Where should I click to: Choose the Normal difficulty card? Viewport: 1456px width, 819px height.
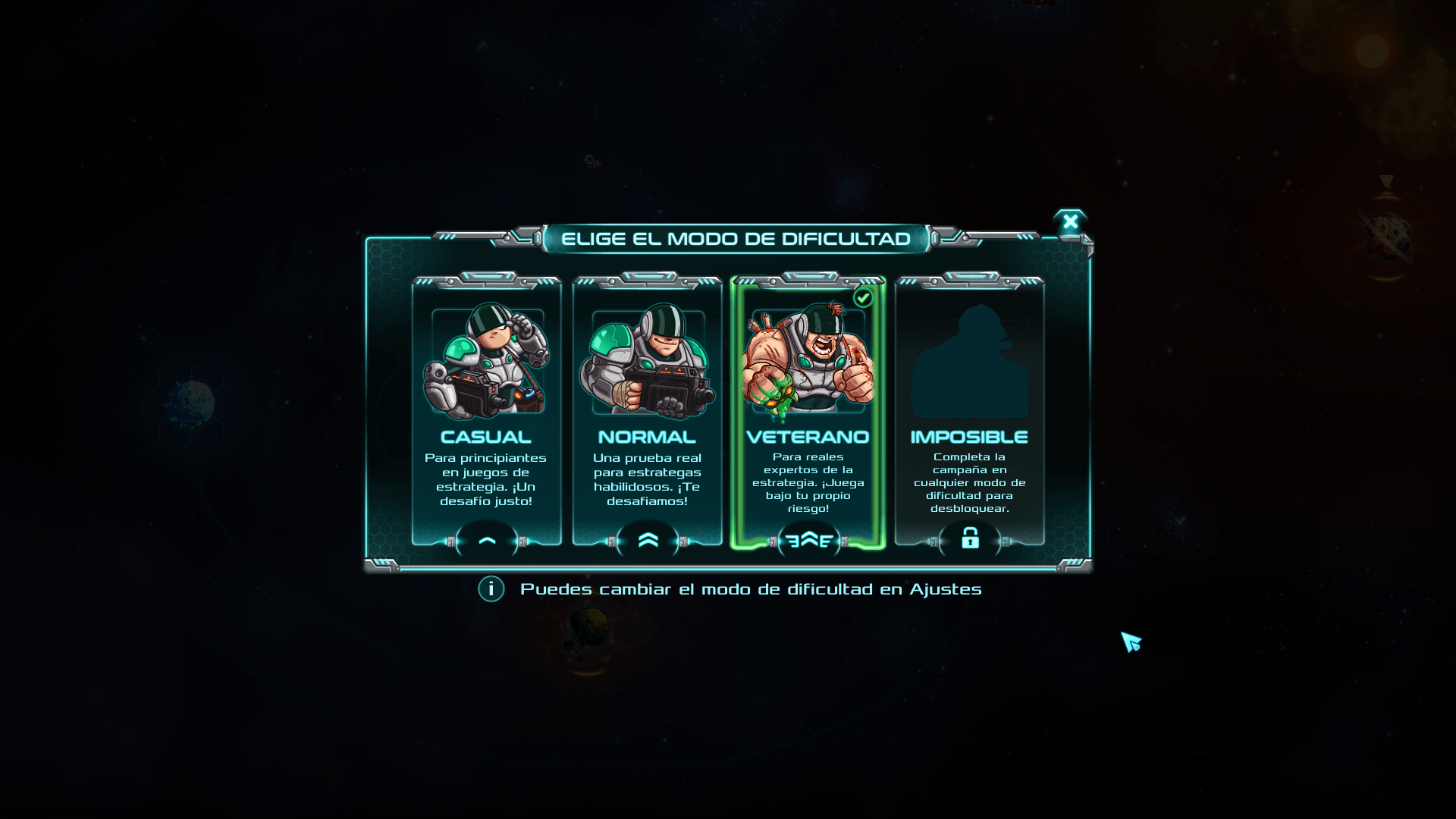647,409
